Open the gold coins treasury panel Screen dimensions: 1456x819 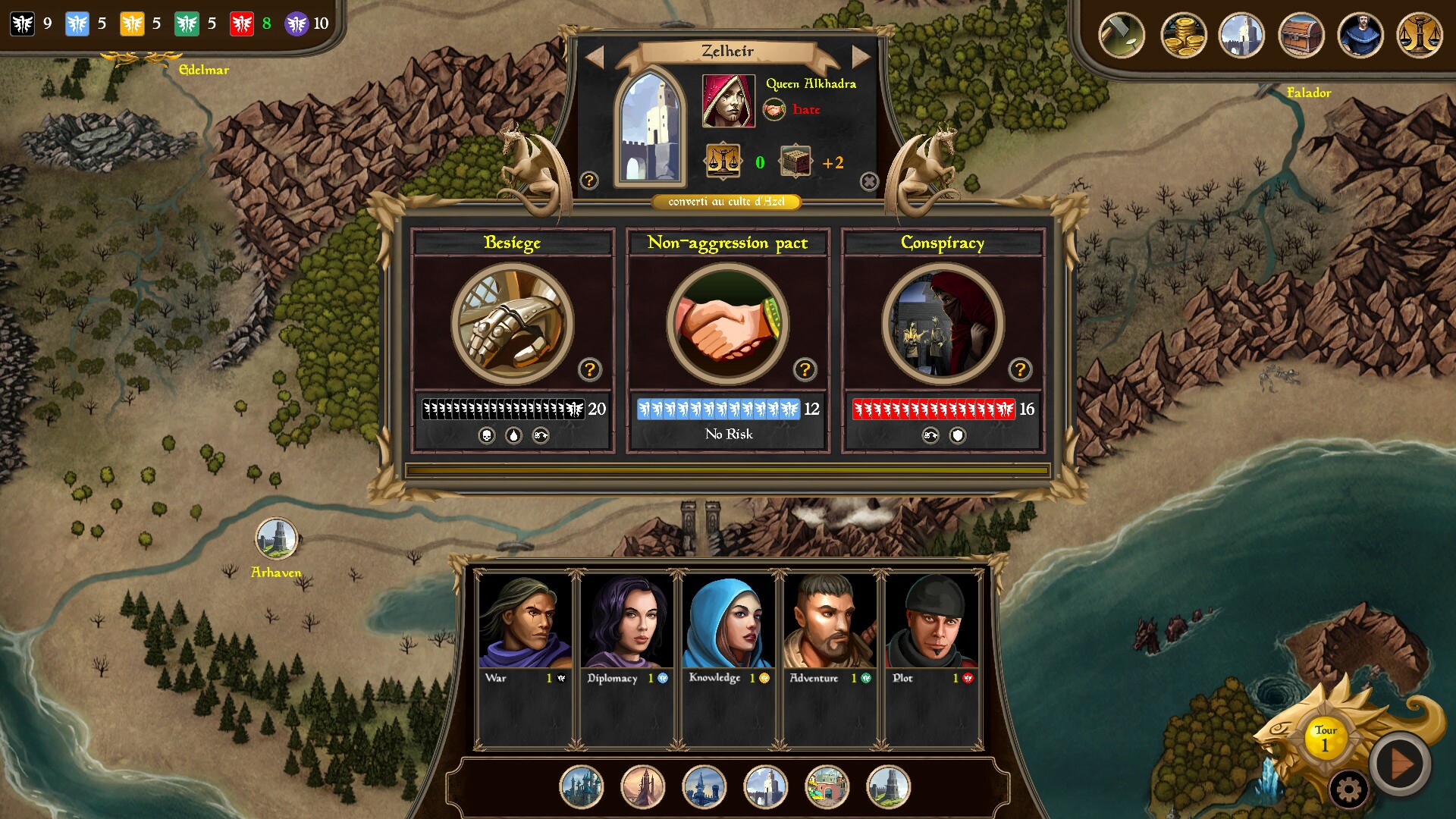1184,35
